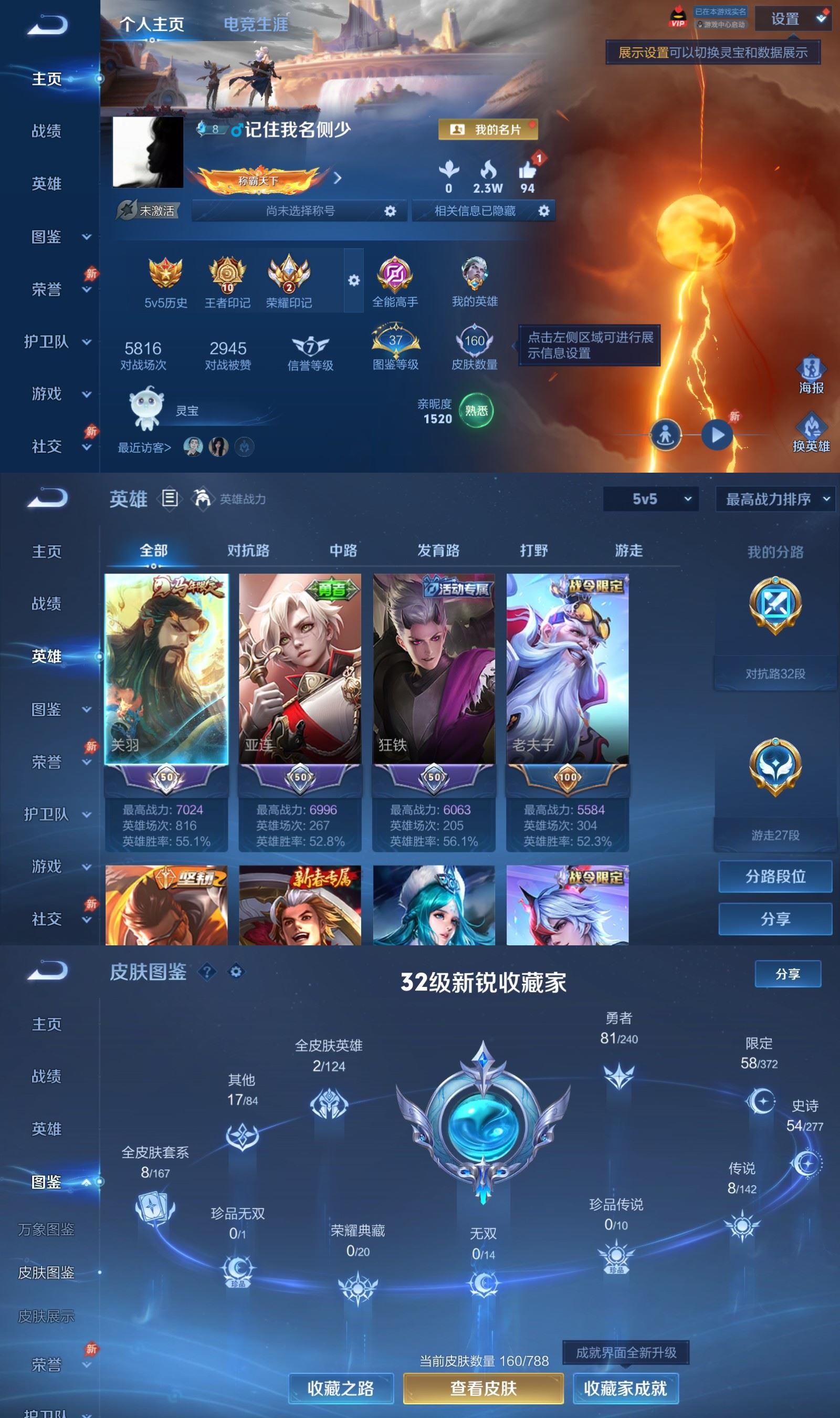Toggle the gear beside 相关信息已隐藏
The width and height of the screenshot is (840, 1418).
pyautogui.click(x=544, y=211)
